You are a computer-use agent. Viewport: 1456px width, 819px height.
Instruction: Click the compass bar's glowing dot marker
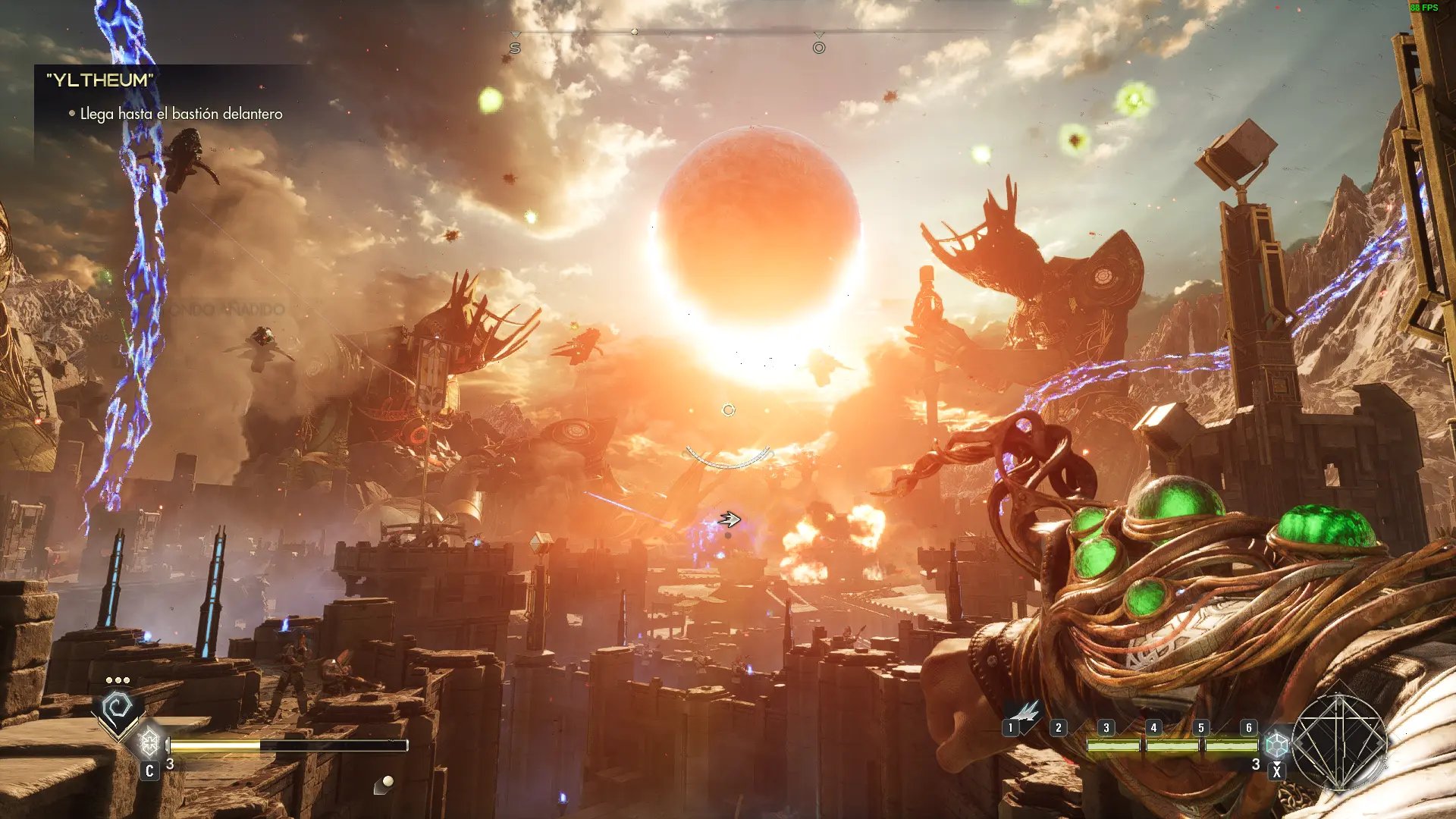[635, 32]
